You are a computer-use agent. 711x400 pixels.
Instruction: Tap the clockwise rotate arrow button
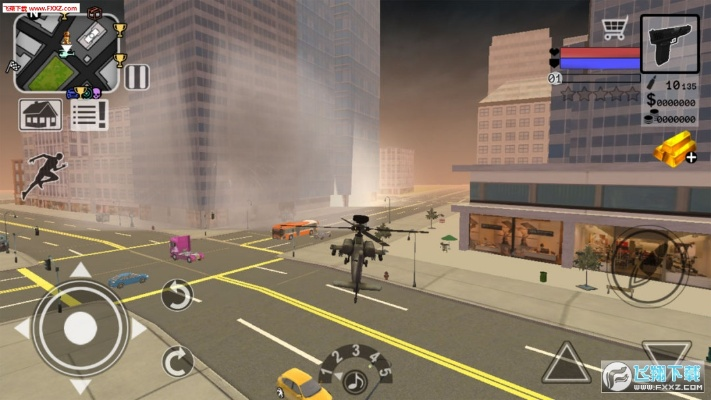(177, 360)
